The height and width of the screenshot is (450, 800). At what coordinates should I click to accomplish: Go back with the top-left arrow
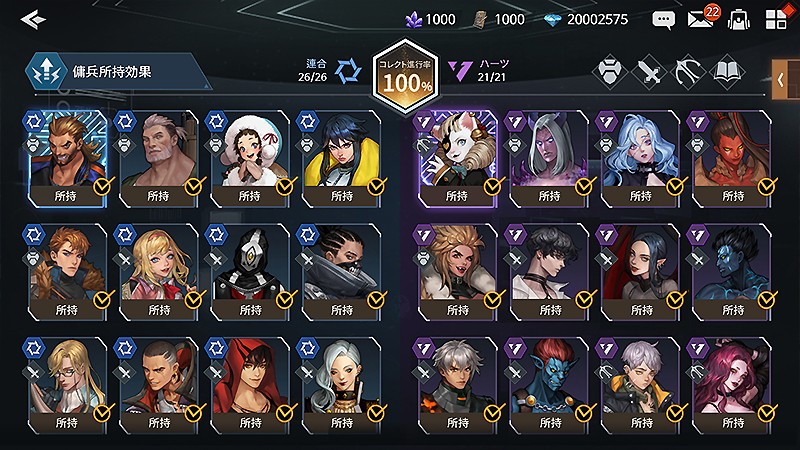34,18
